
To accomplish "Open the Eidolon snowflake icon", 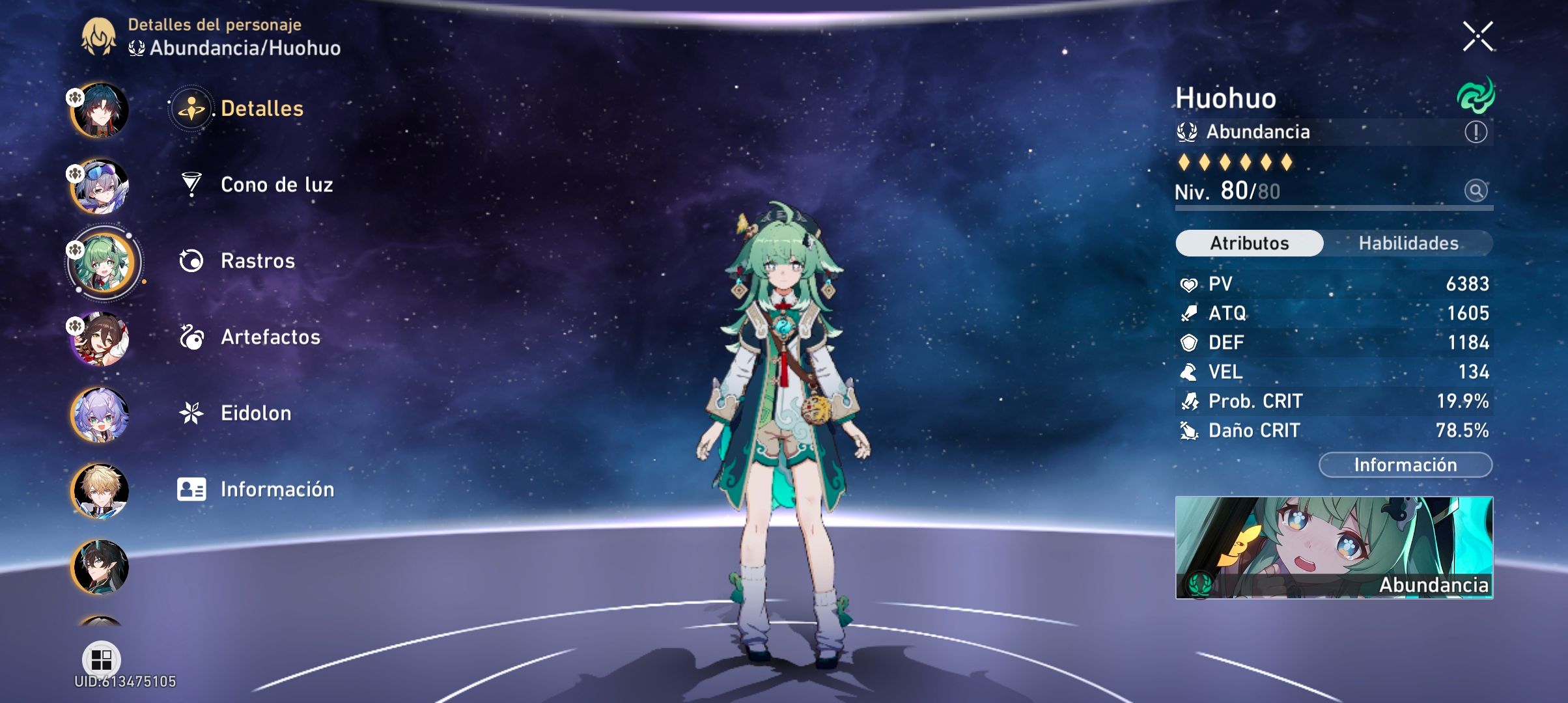I will click(x=189, y=413).
